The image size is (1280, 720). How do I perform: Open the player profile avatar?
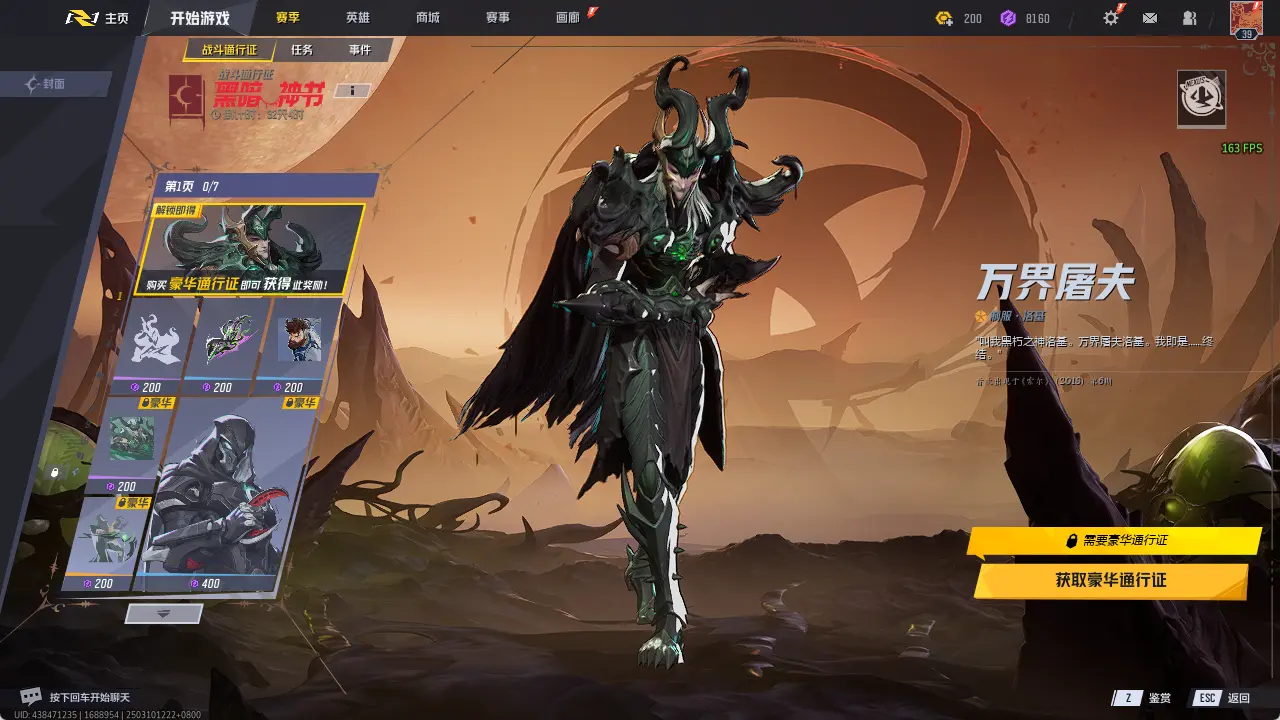(x=1246, y=19)
